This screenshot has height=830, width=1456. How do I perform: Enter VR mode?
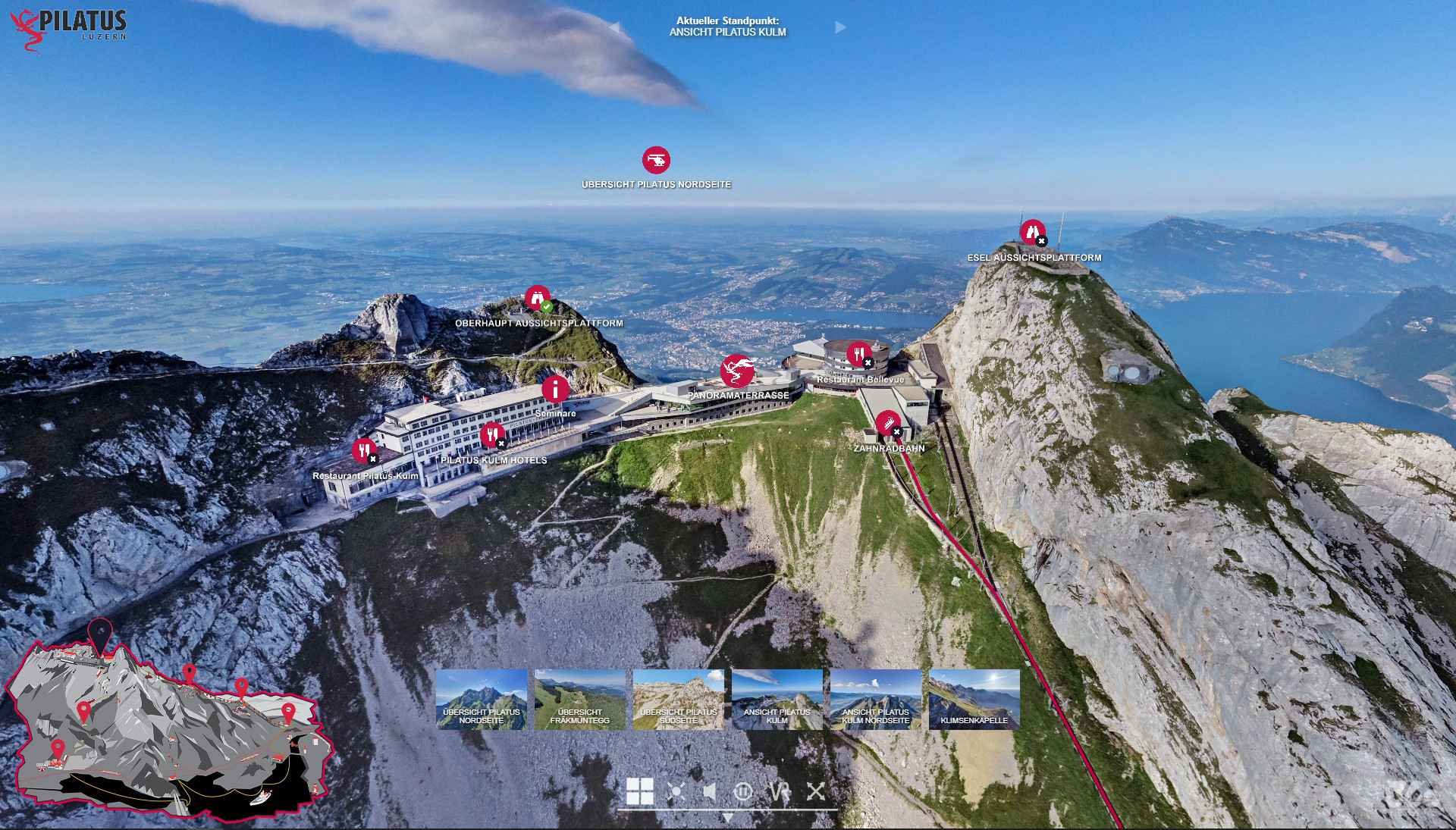tap(780, 791)
